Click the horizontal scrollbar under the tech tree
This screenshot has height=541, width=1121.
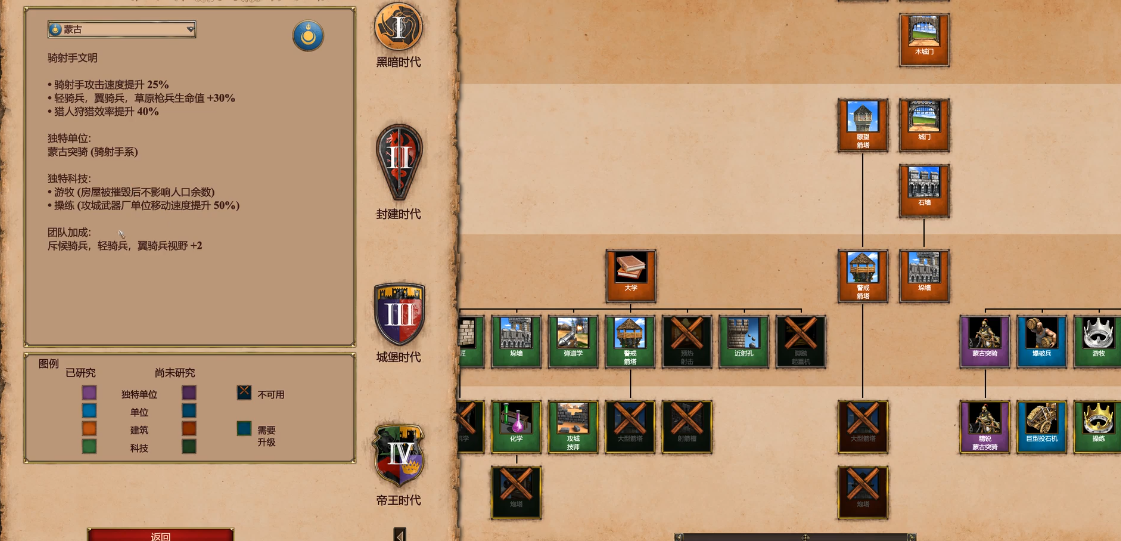coord(805,537)
